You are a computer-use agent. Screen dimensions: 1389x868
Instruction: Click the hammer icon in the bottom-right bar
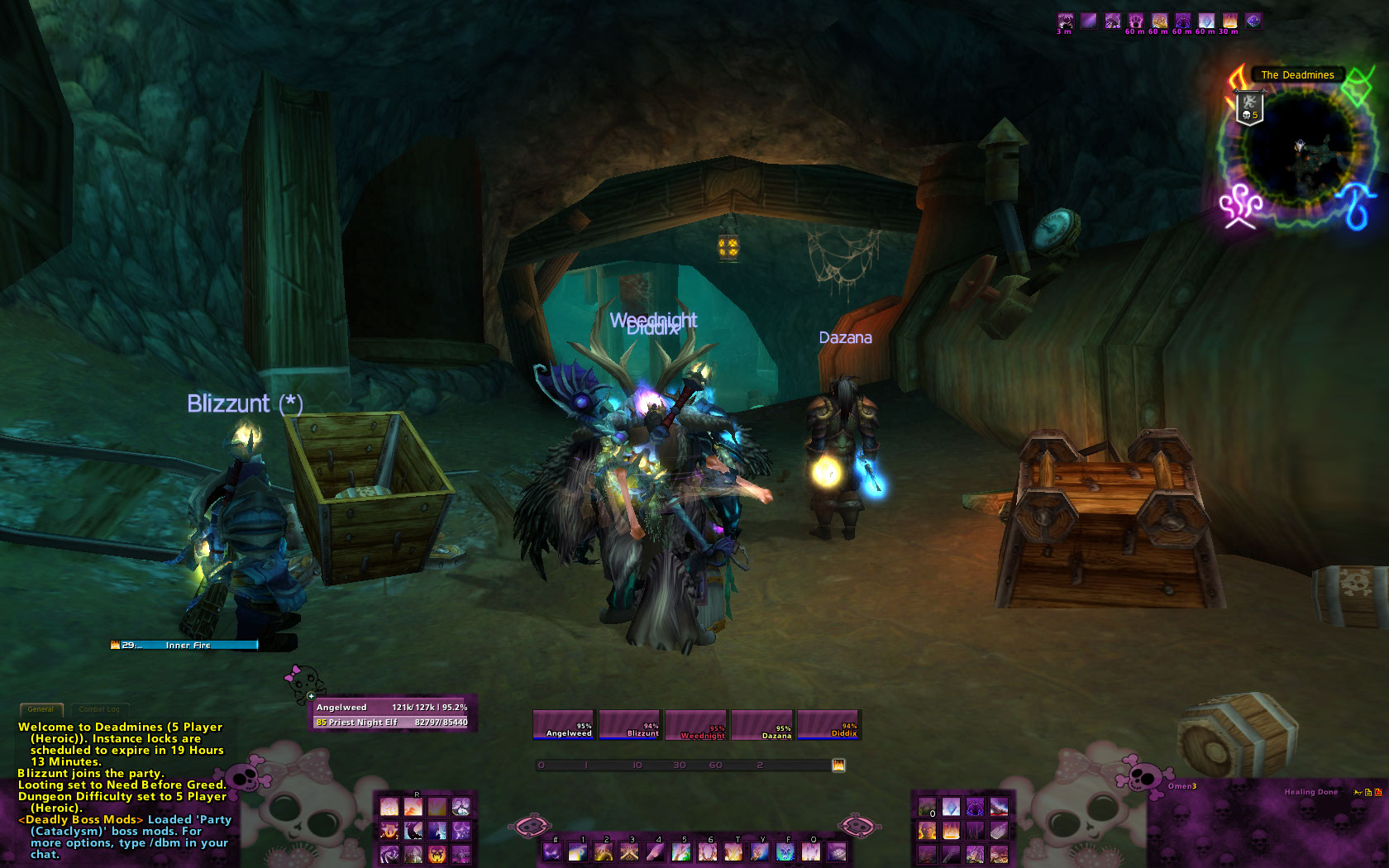pos(951,854)
